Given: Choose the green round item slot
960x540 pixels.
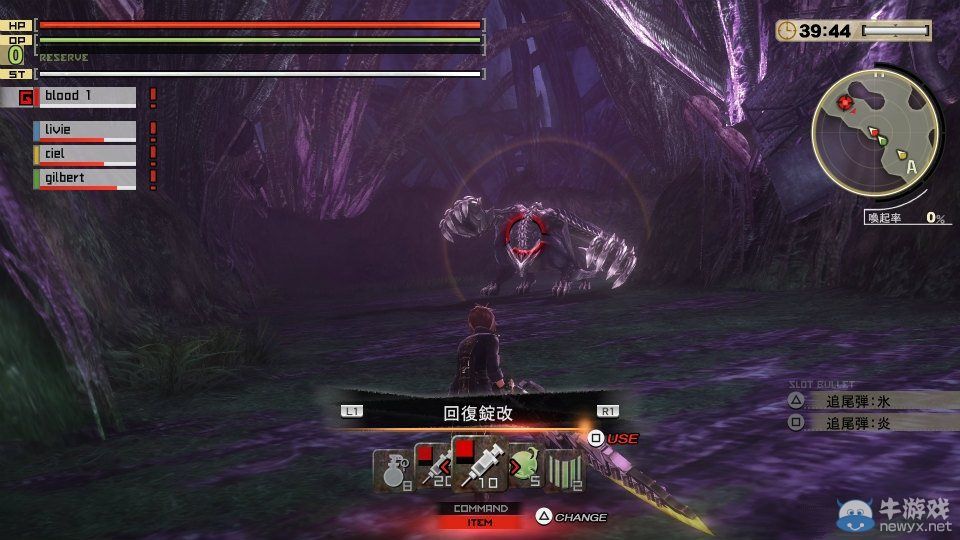Looking at the screenshot, I should coord(527,465).
